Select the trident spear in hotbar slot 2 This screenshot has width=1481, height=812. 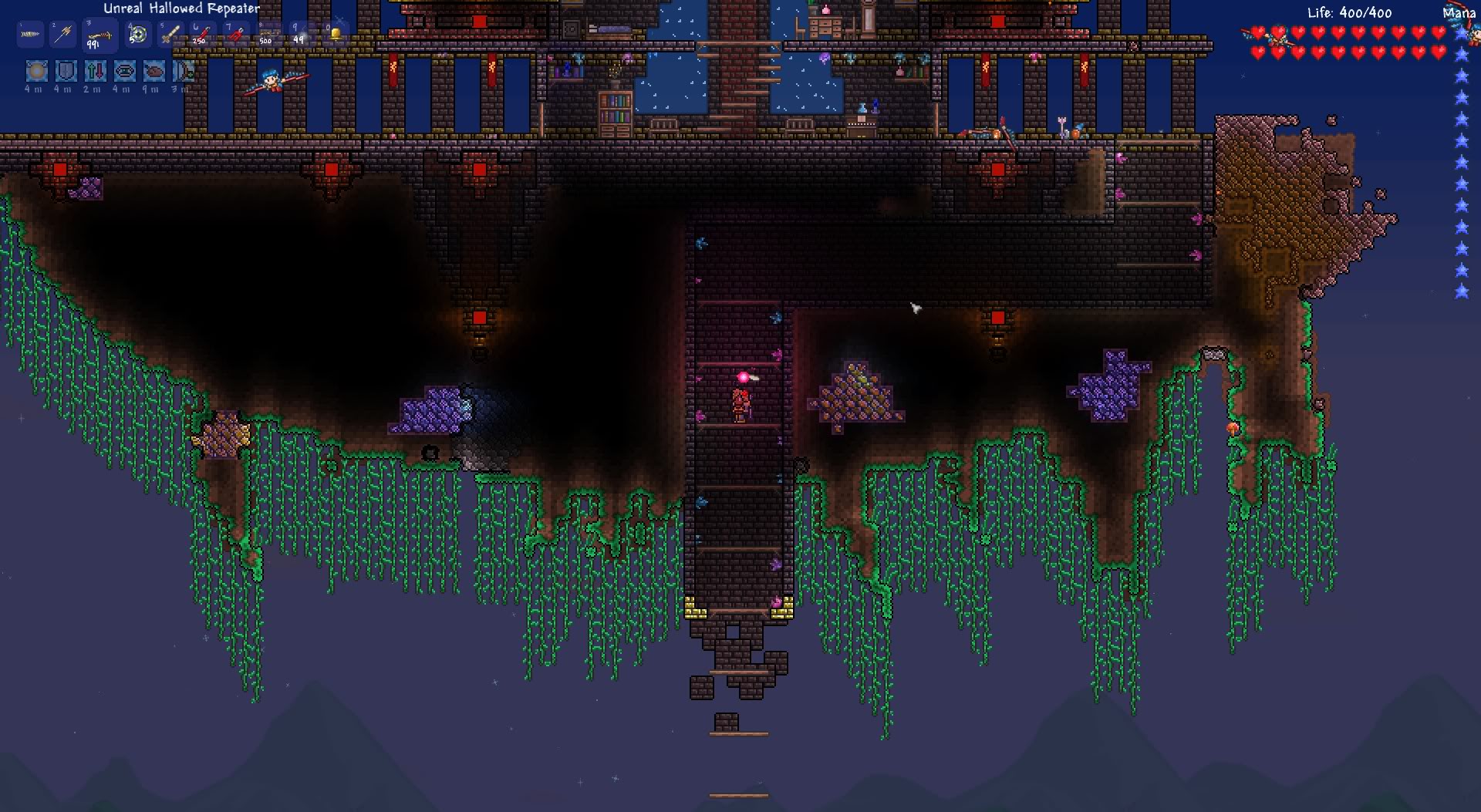(x=63, y=35)
